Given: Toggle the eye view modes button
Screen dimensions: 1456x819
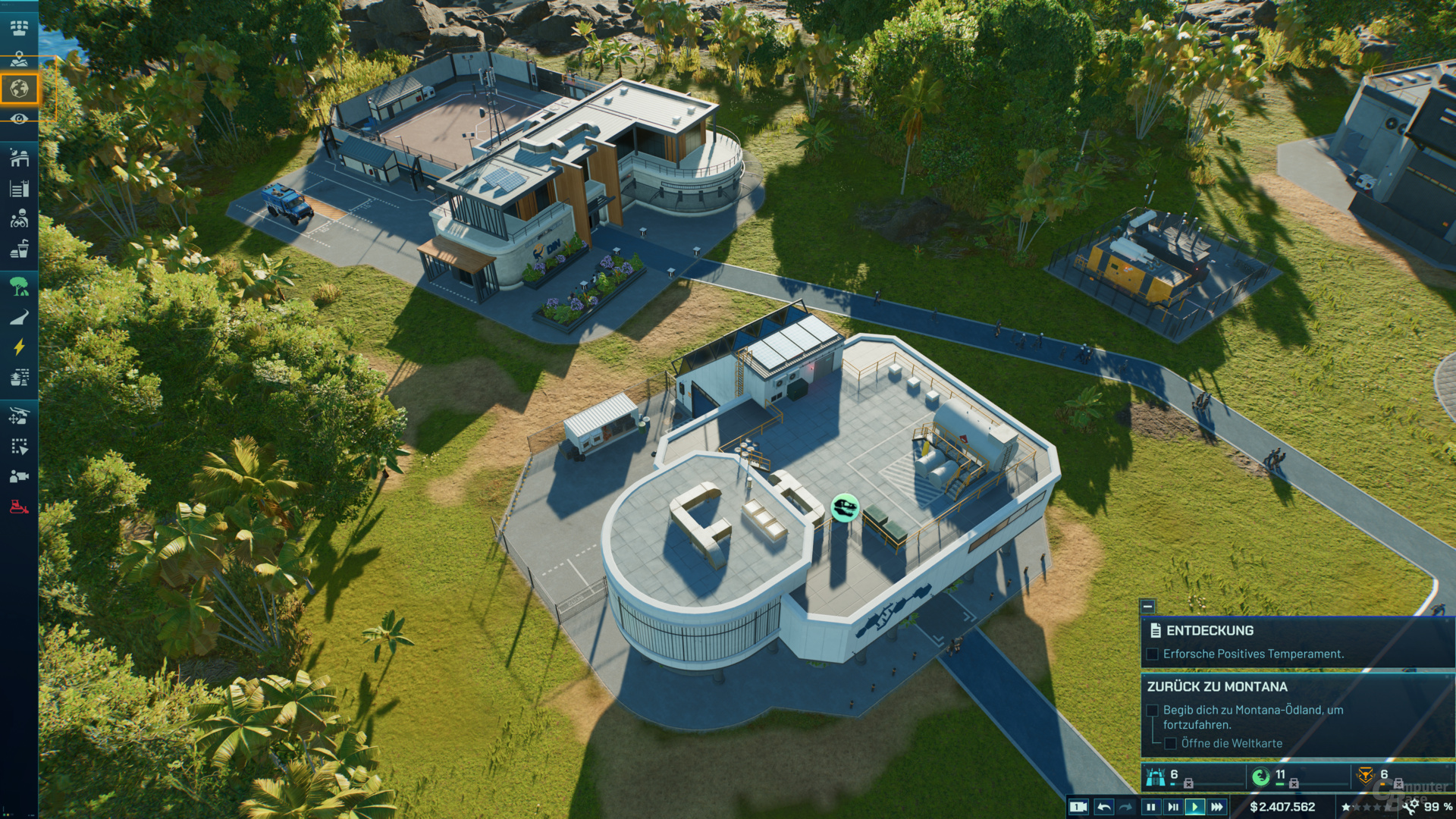Looking at the screenshot, I should (20, 119).
